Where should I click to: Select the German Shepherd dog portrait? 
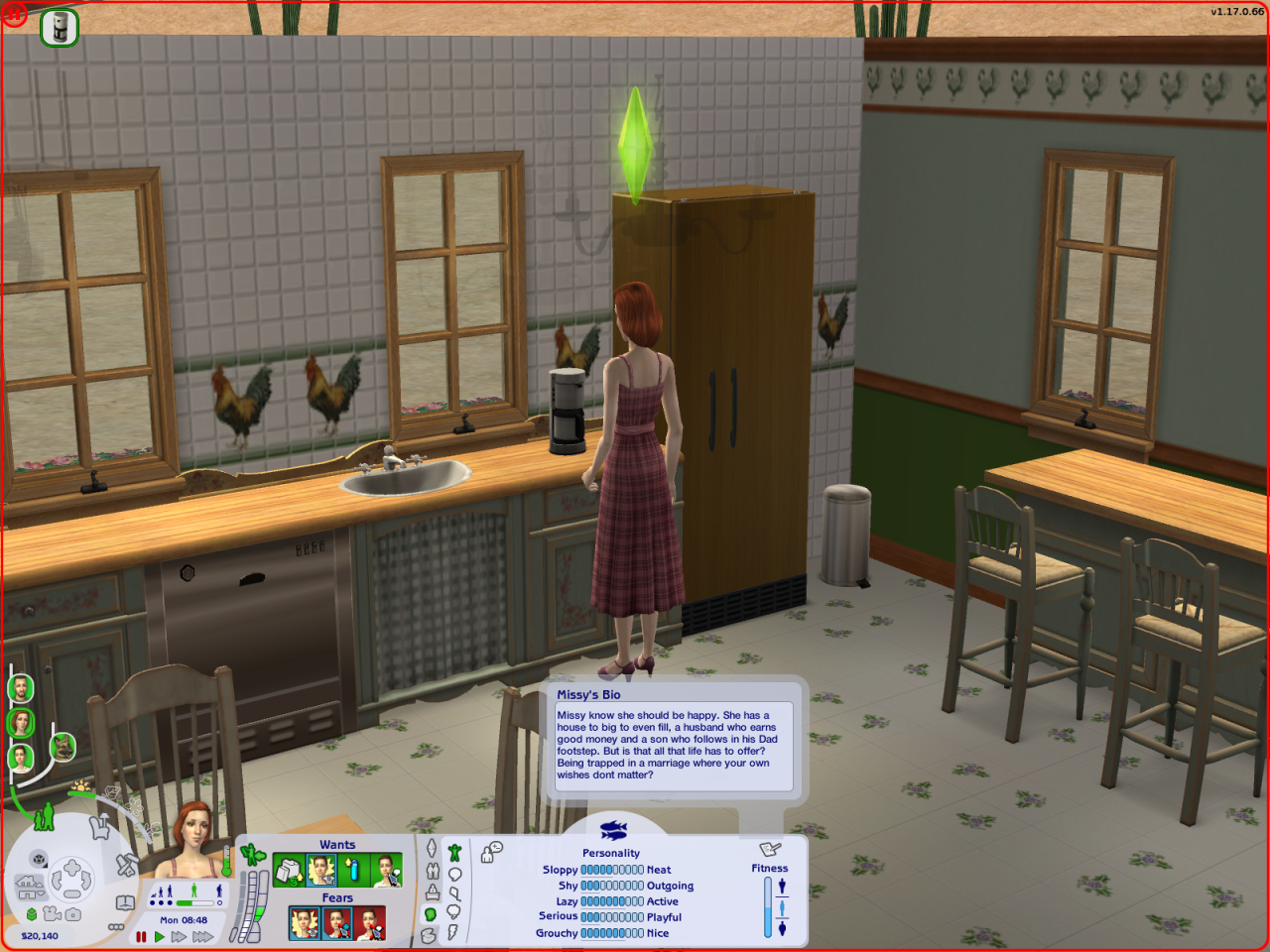tap(63, 746)
